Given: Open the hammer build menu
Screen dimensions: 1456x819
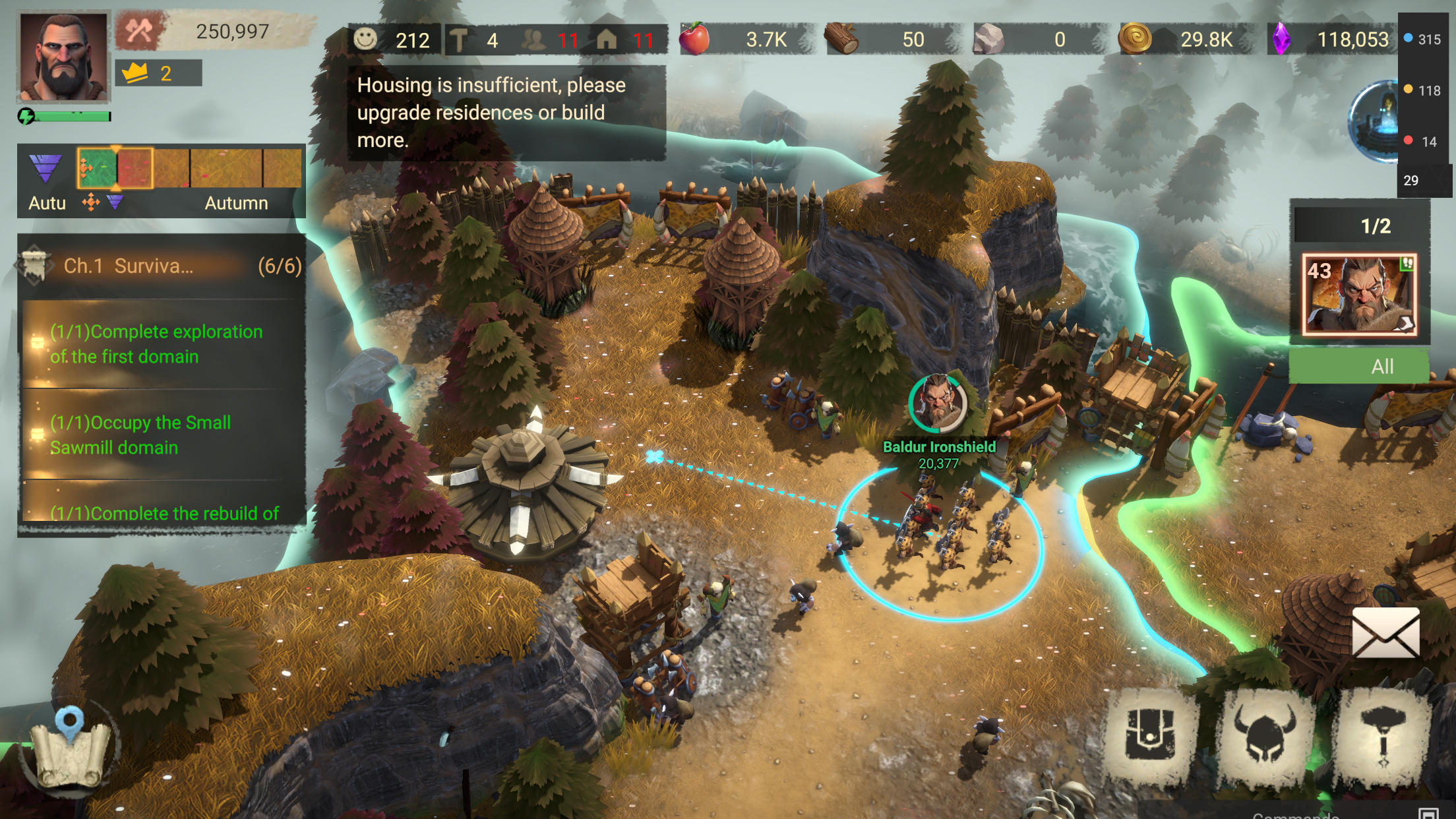Looking at the screenshot, I should 1383,735.
